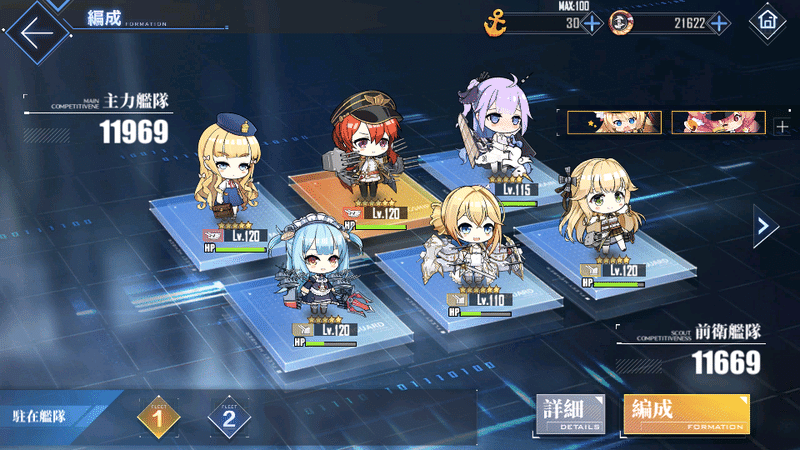Open the blonde character banner thumbnail
The height and width of the screenshot is (450, 800).
(x=613, y=122)
